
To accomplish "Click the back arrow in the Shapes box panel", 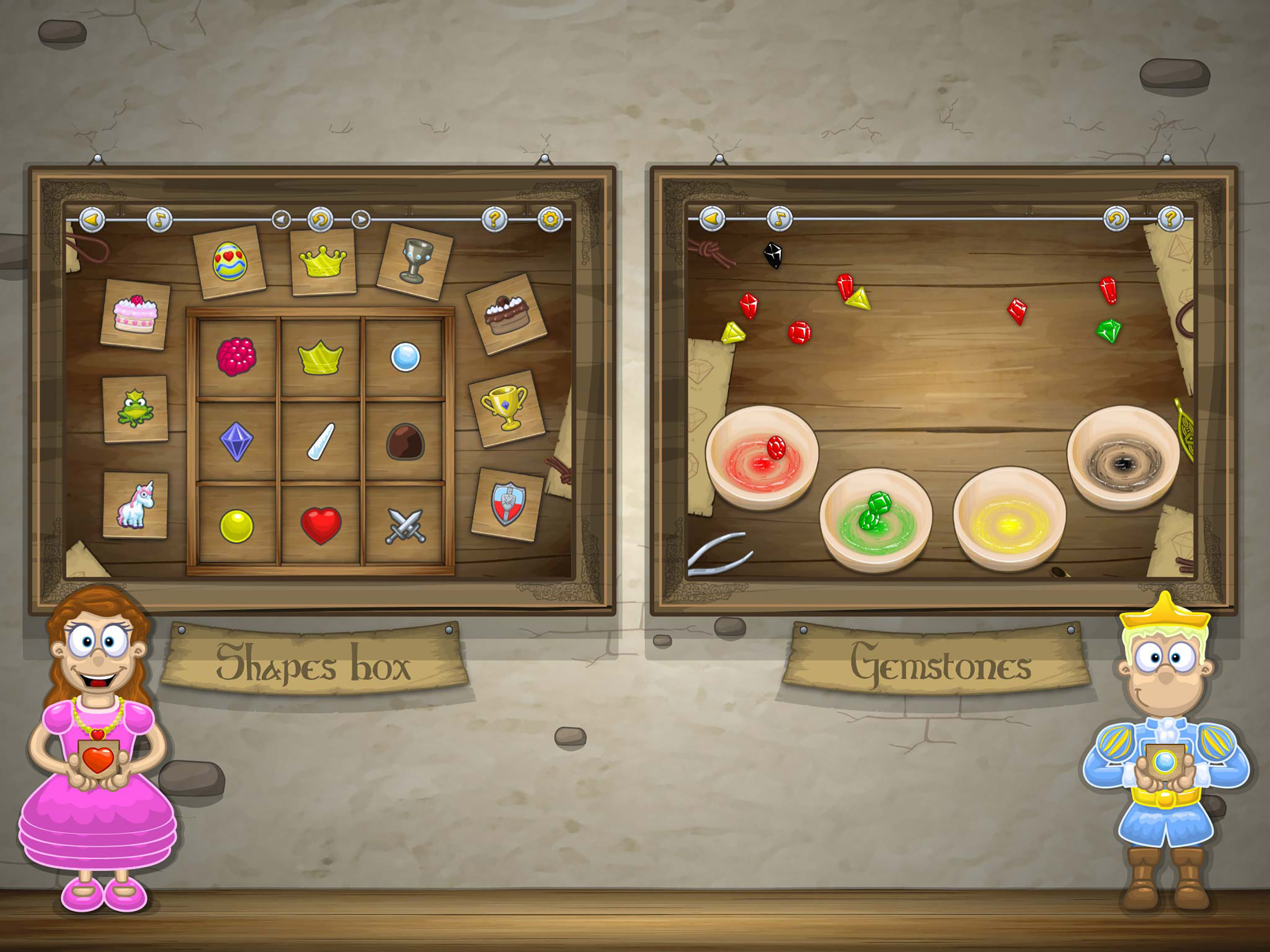I will 92,219.
